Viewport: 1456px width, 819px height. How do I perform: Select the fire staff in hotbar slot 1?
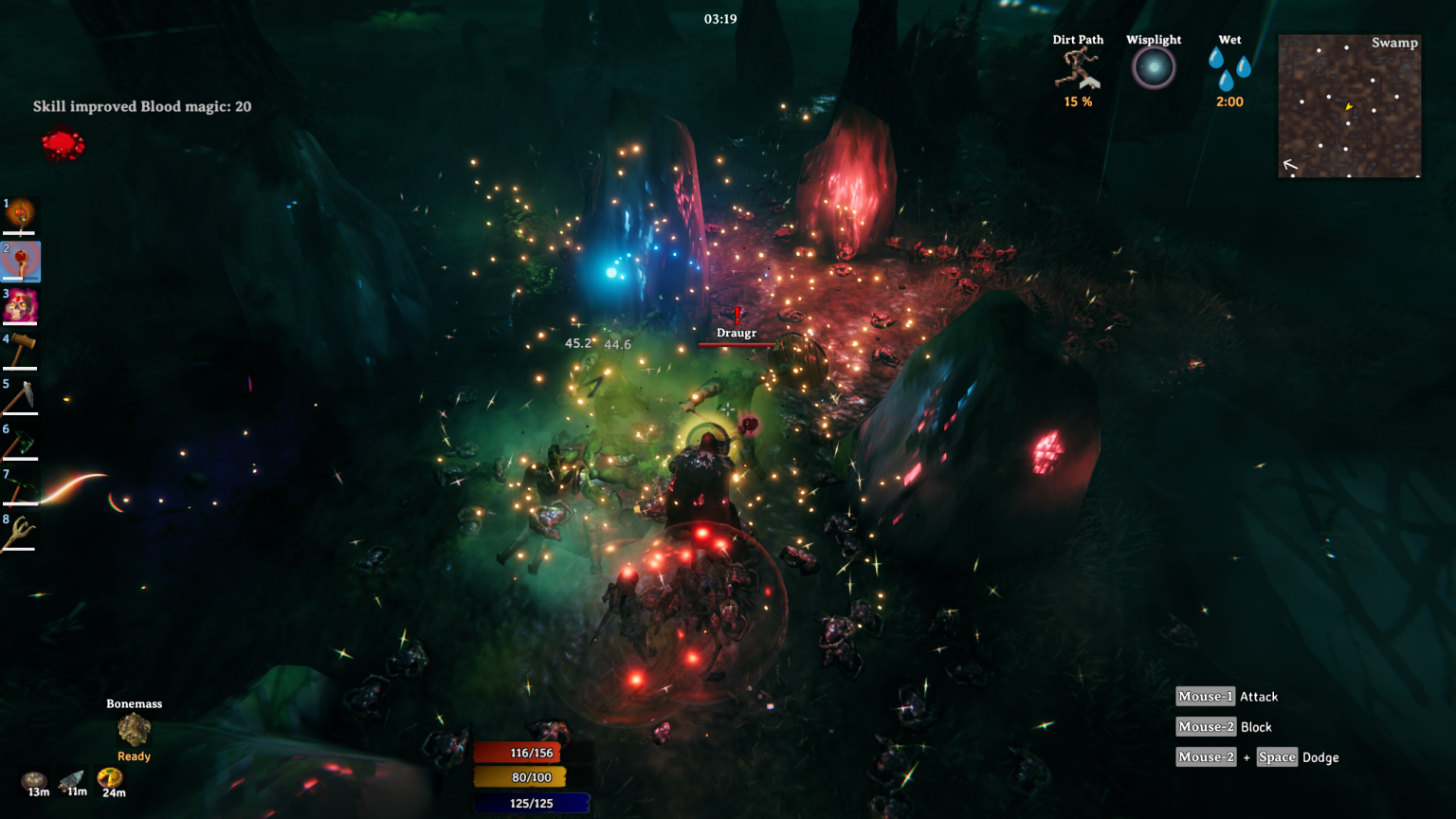click(x=20, y=216)
